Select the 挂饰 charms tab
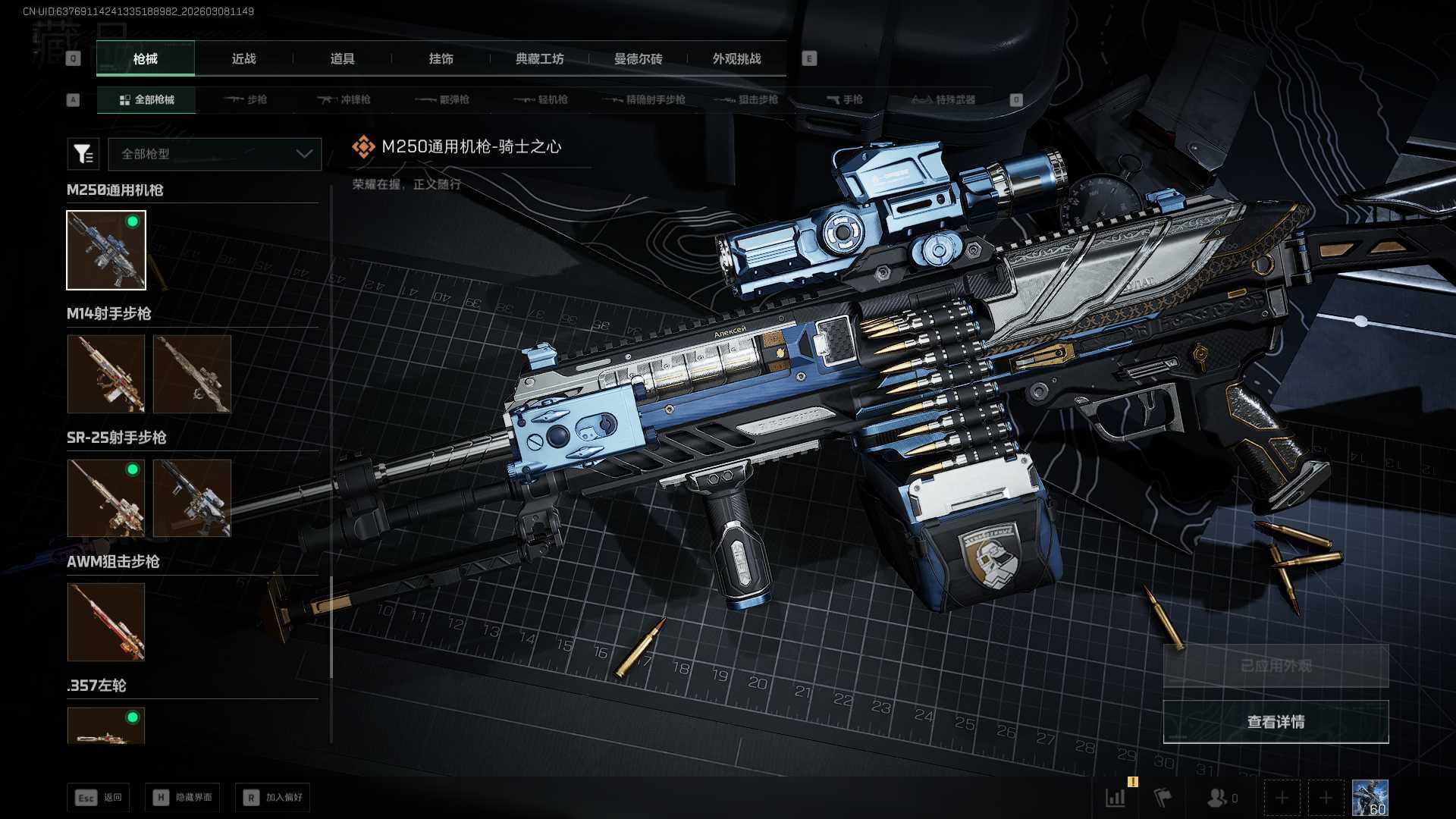 pyautogui.click(x=441, y=59)
